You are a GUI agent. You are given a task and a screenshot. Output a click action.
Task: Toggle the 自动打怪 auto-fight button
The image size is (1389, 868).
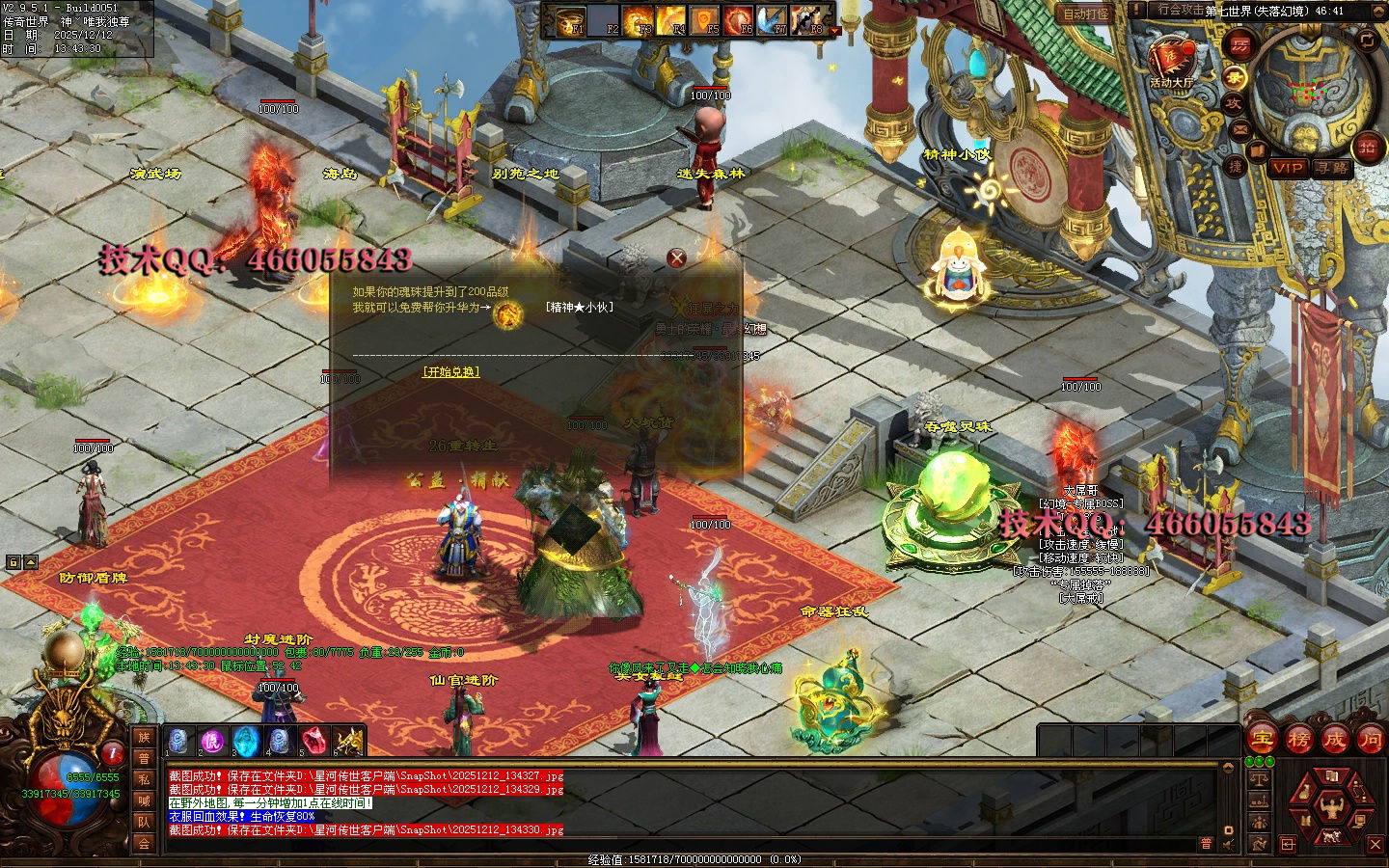(1087, 14)
